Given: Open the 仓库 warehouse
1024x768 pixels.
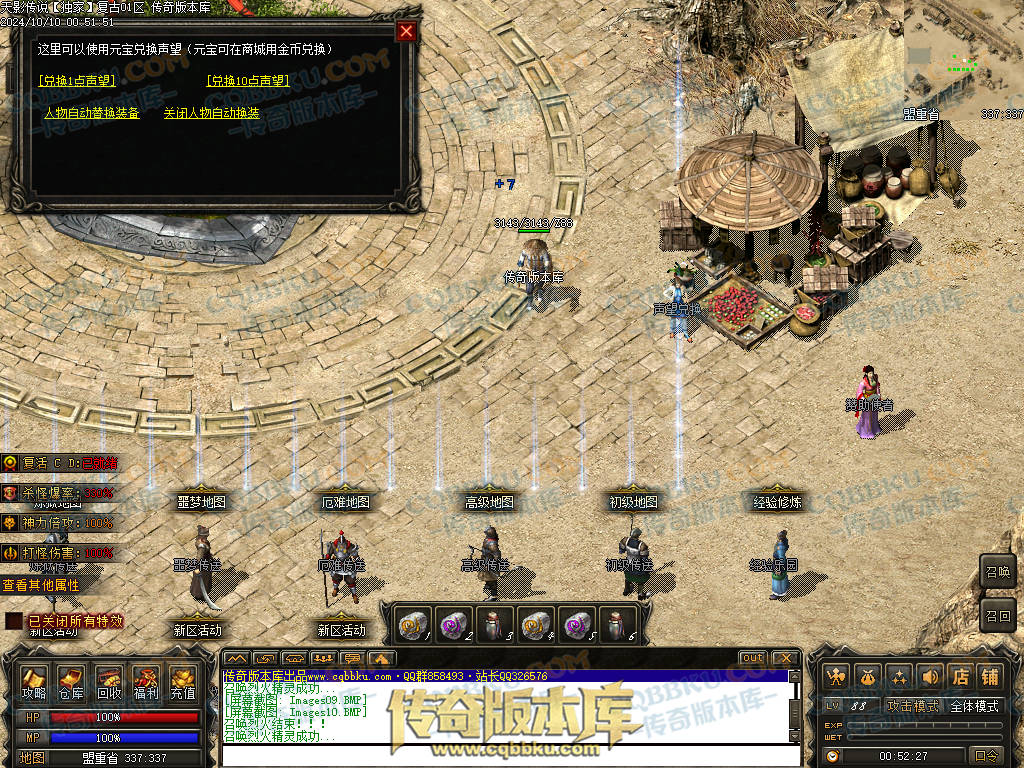Looking at the screenshot, I should tap(71, 682).
